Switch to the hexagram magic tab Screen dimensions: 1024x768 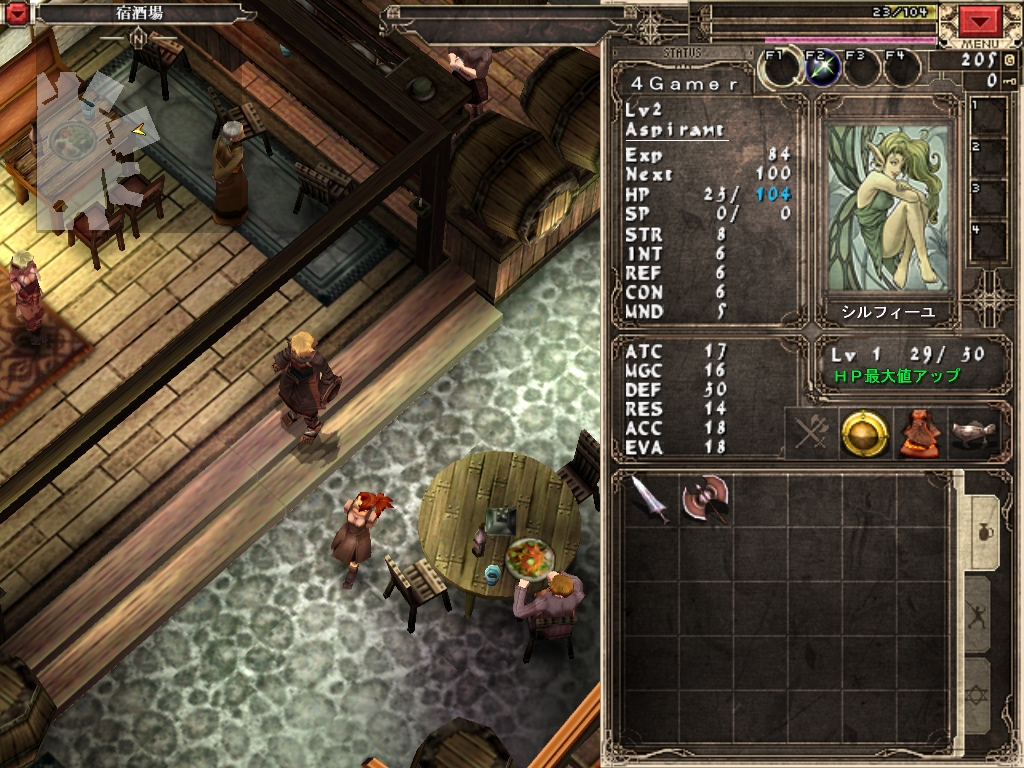pyautogui.click(x=978, y=694)
